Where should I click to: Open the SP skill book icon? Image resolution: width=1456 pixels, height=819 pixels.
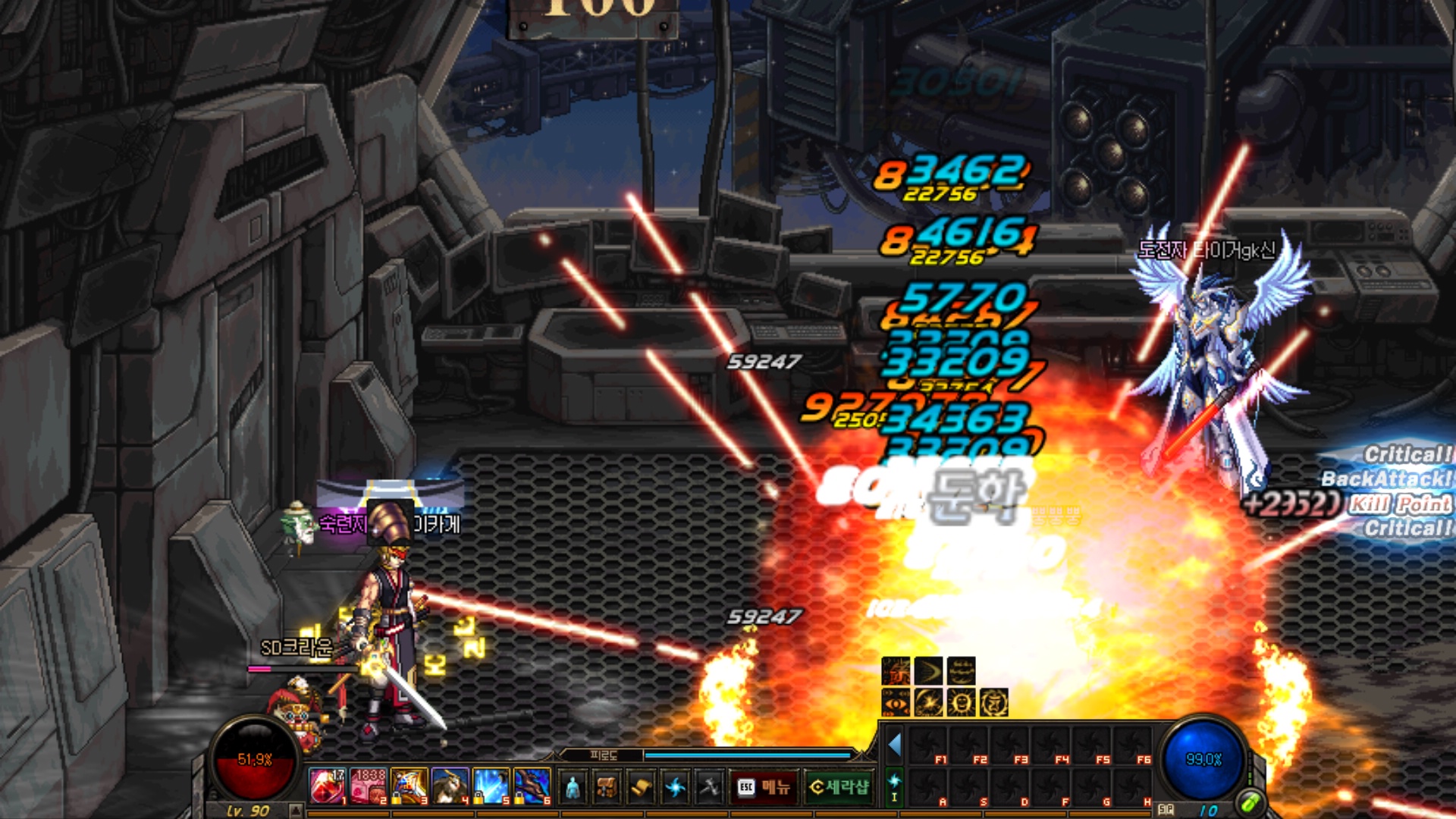(x=1166, y=810)
